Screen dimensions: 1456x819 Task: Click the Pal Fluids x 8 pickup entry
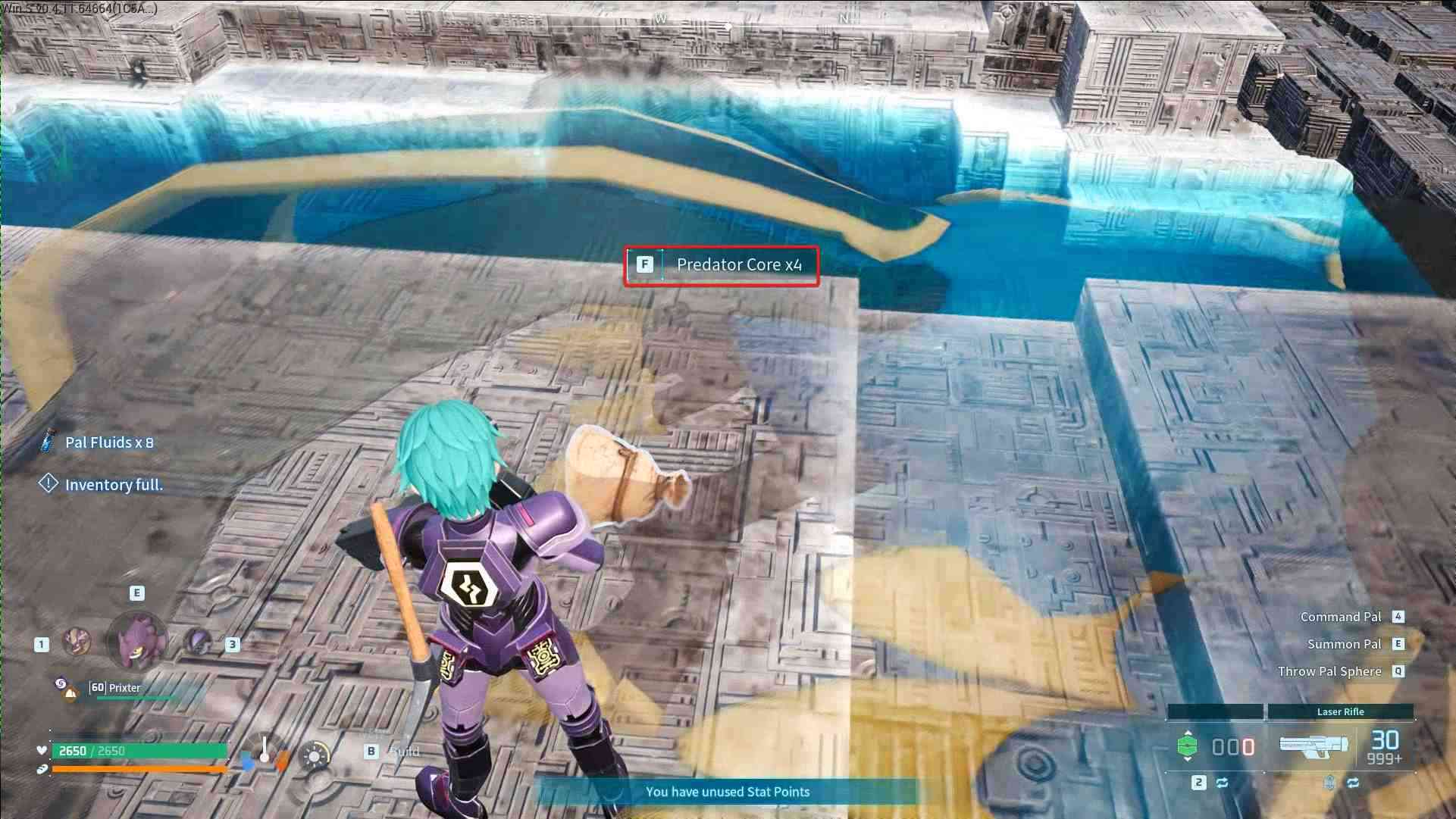[108, 442]
